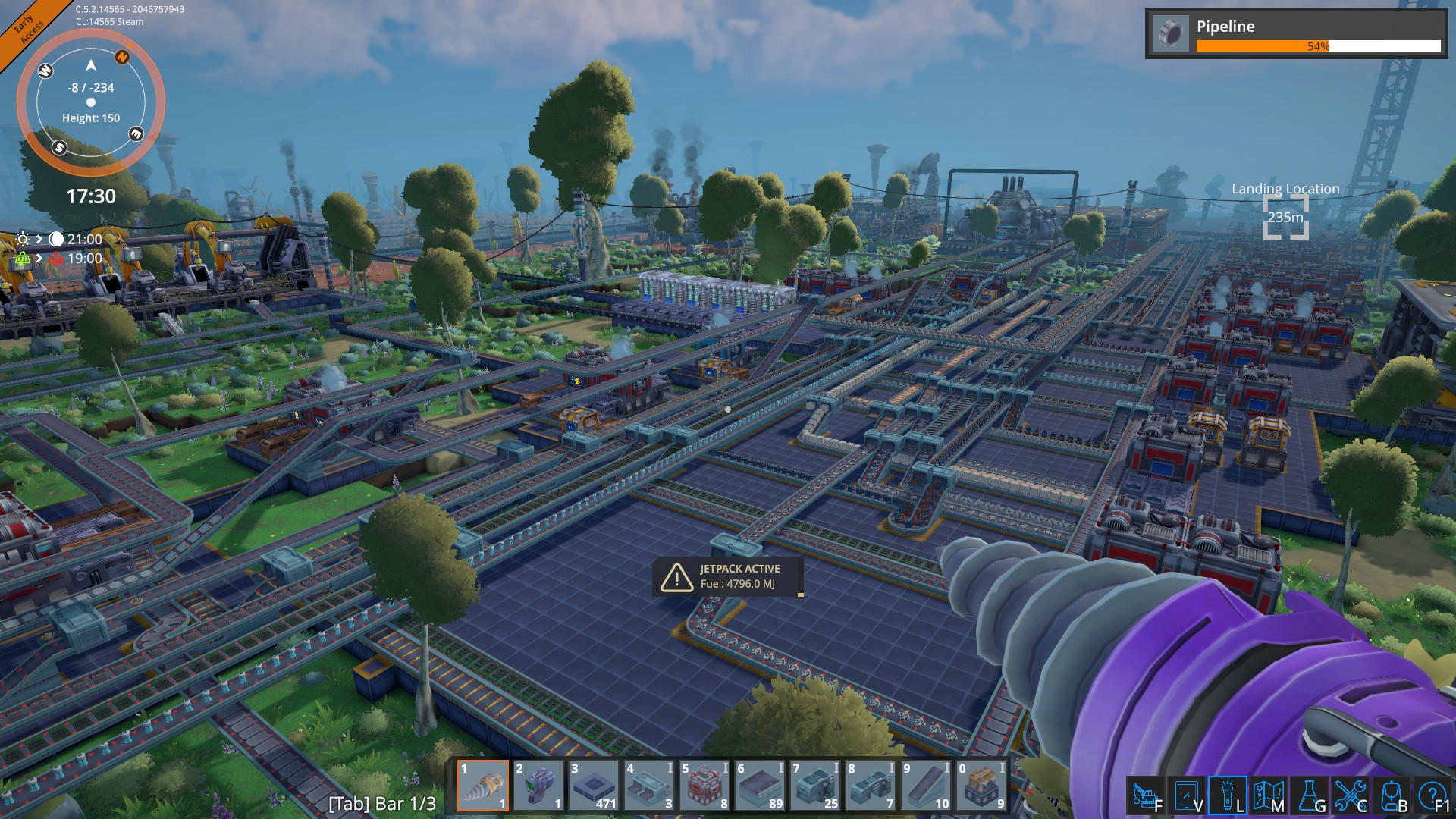The width and height of the screenshot is (1456, 819).
Task: Choose the foundation tile with 471 count
Action: (594, 786)
